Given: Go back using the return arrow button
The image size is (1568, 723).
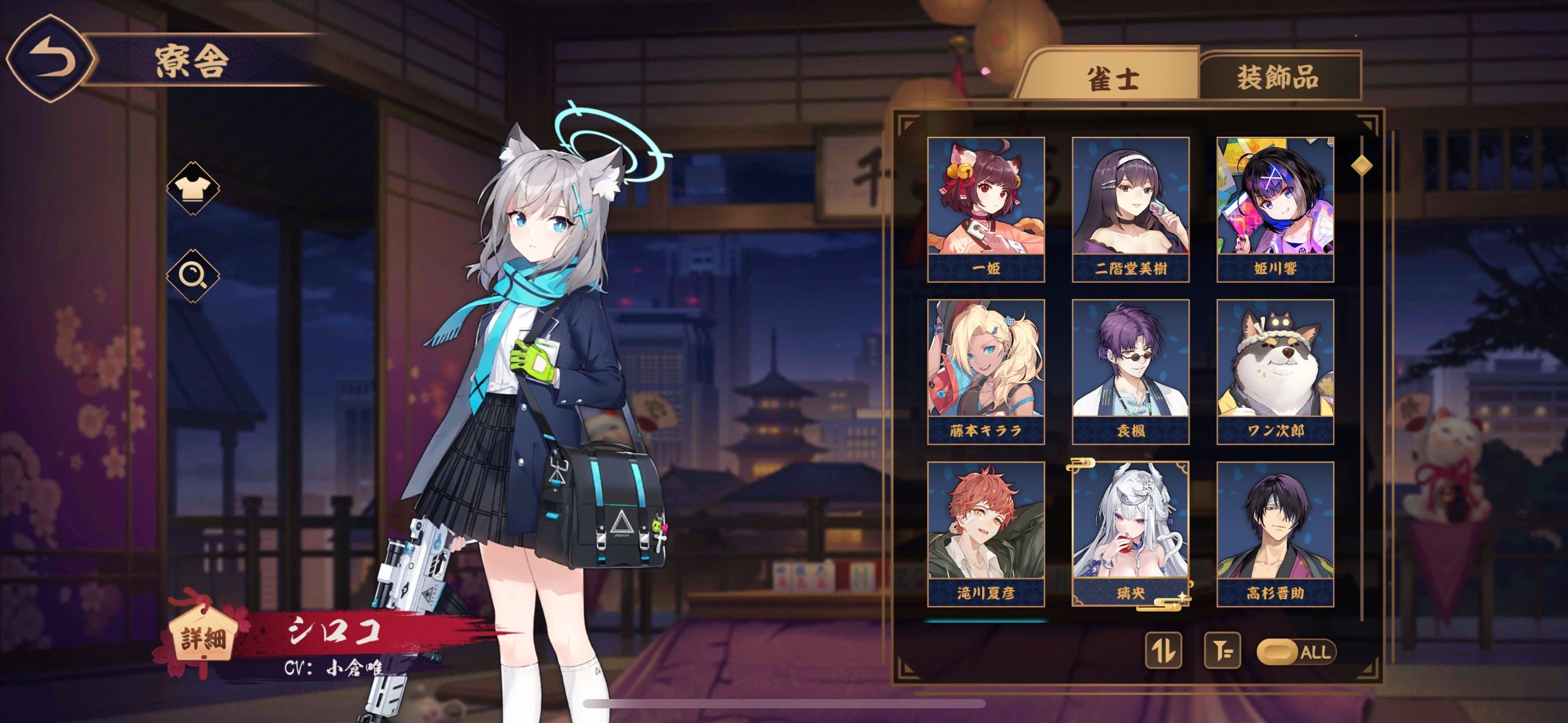Looking at the screenshot, I should tap(52, 59).
